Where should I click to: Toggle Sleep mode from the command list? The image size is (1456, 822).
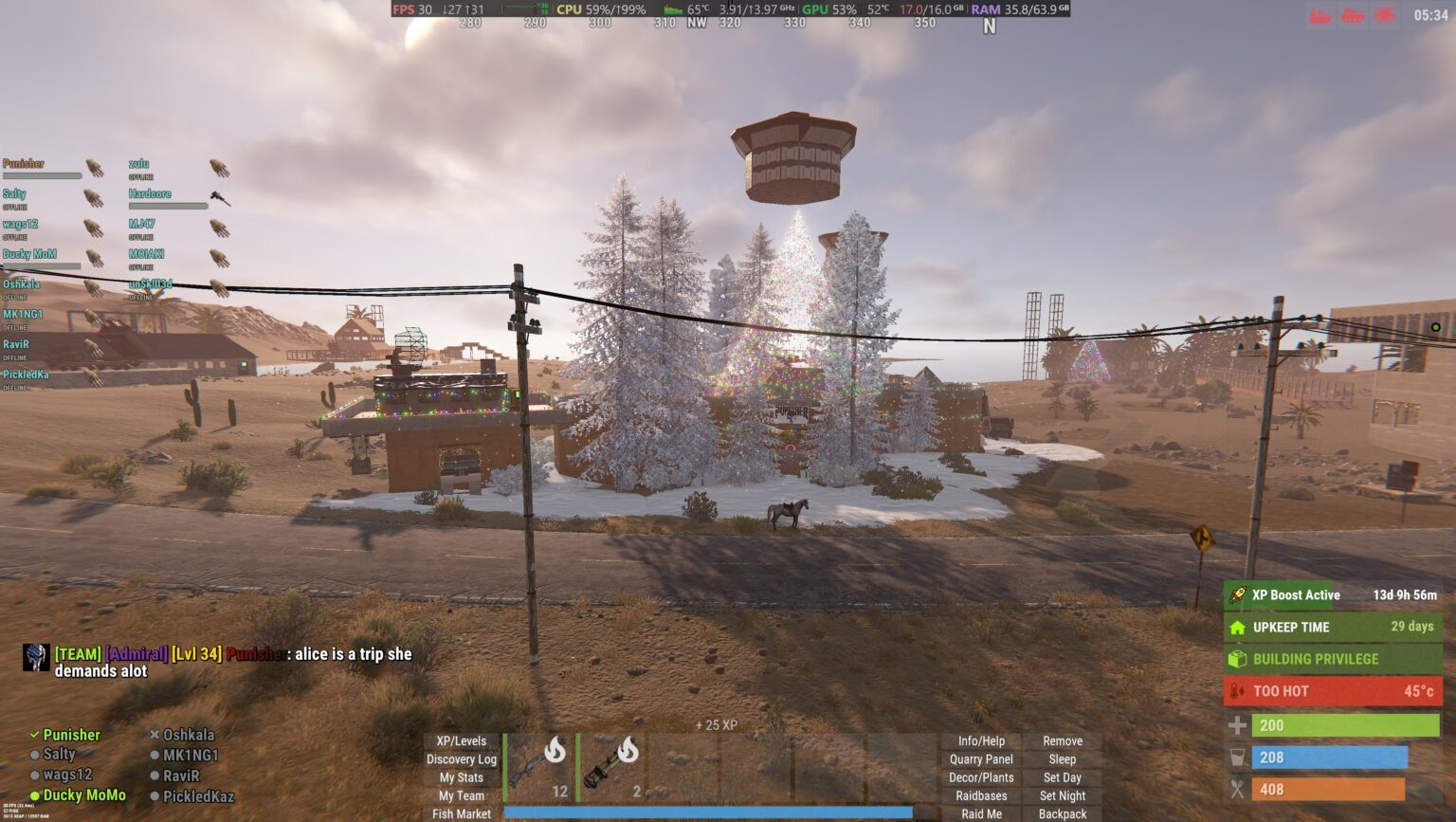click(1062, 758)
